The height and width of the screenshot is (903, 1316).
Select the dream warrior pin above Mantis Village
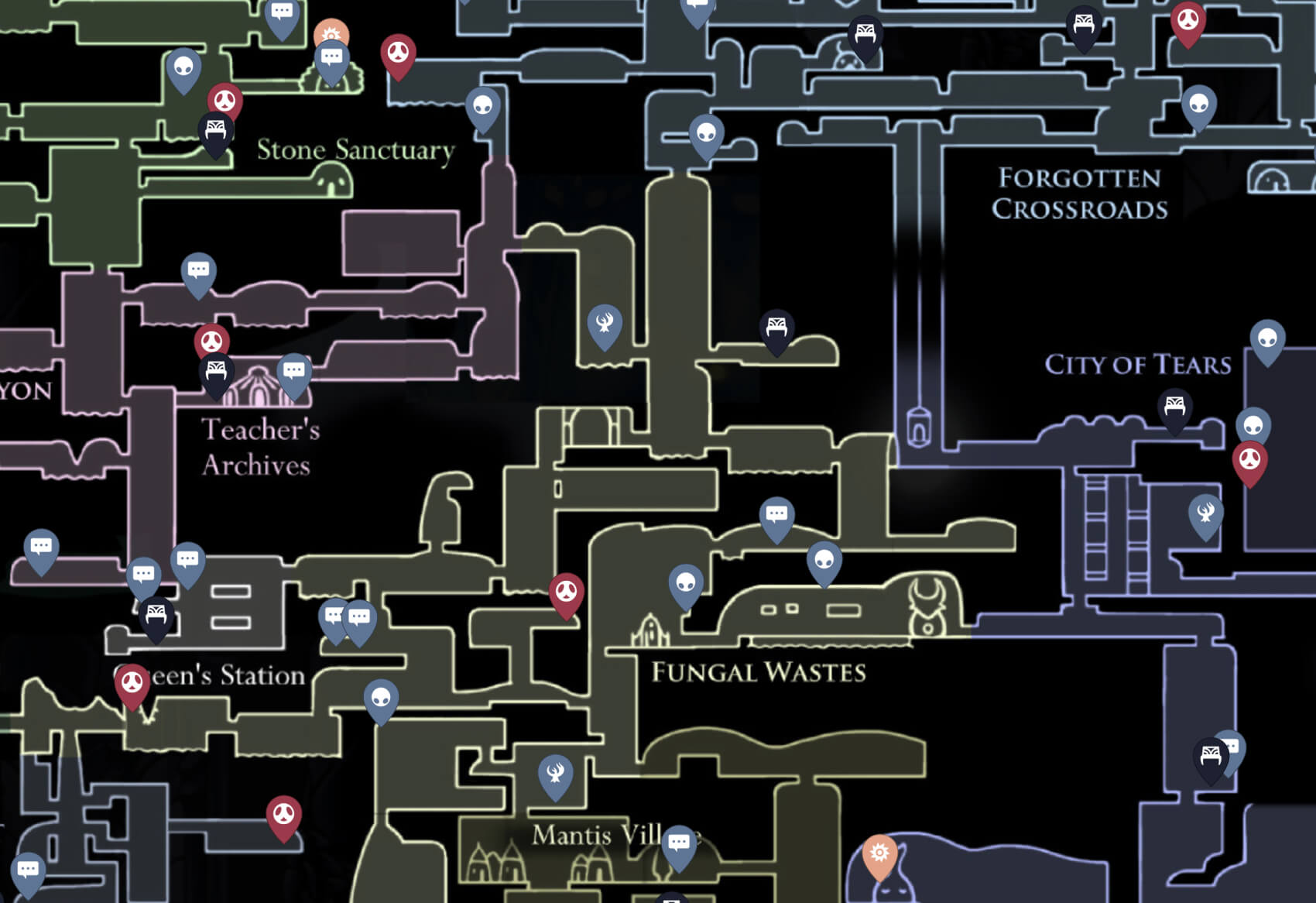554,773
